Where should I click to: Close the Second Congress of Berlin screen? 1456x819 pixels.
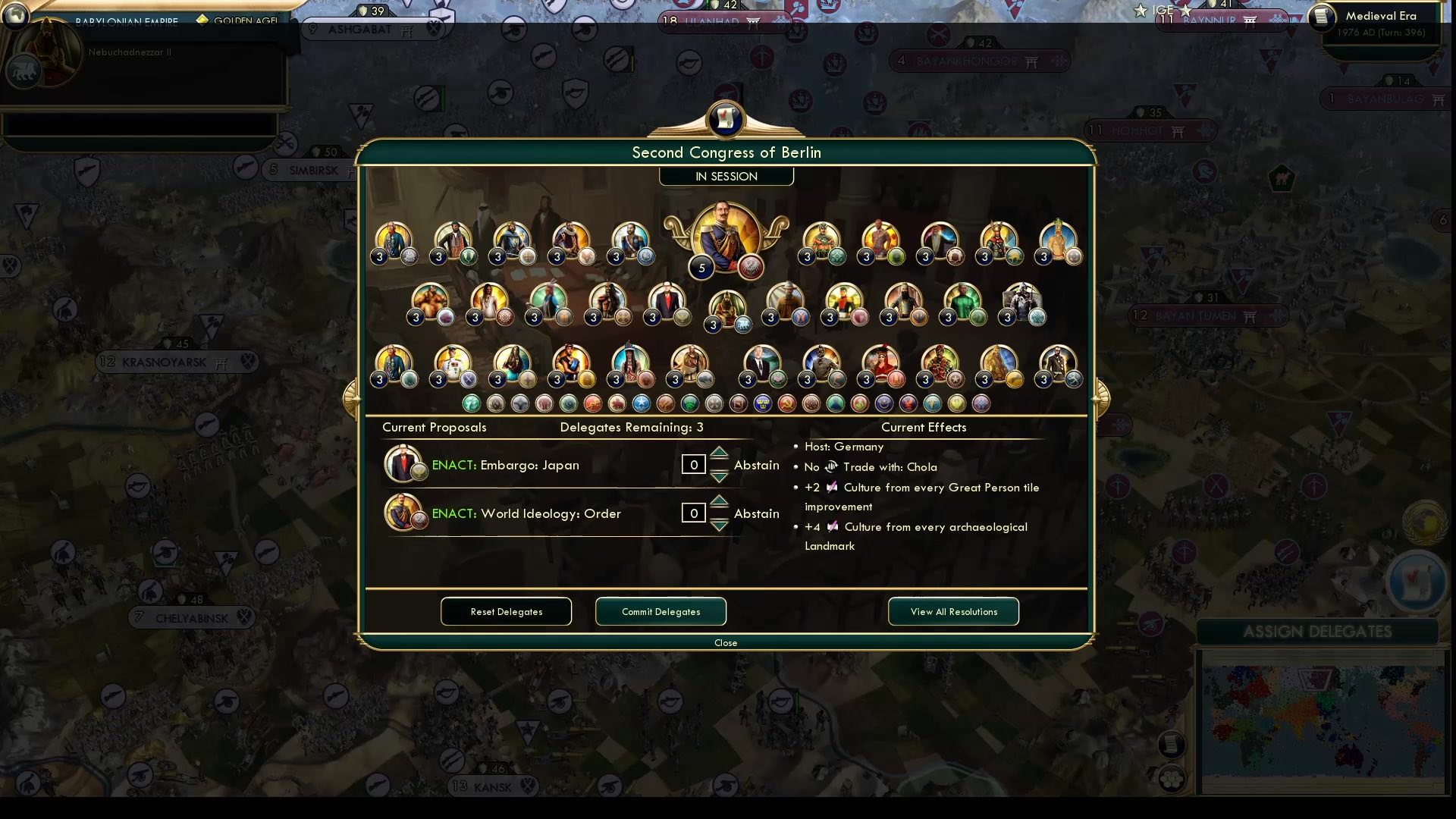click(726, 642)
